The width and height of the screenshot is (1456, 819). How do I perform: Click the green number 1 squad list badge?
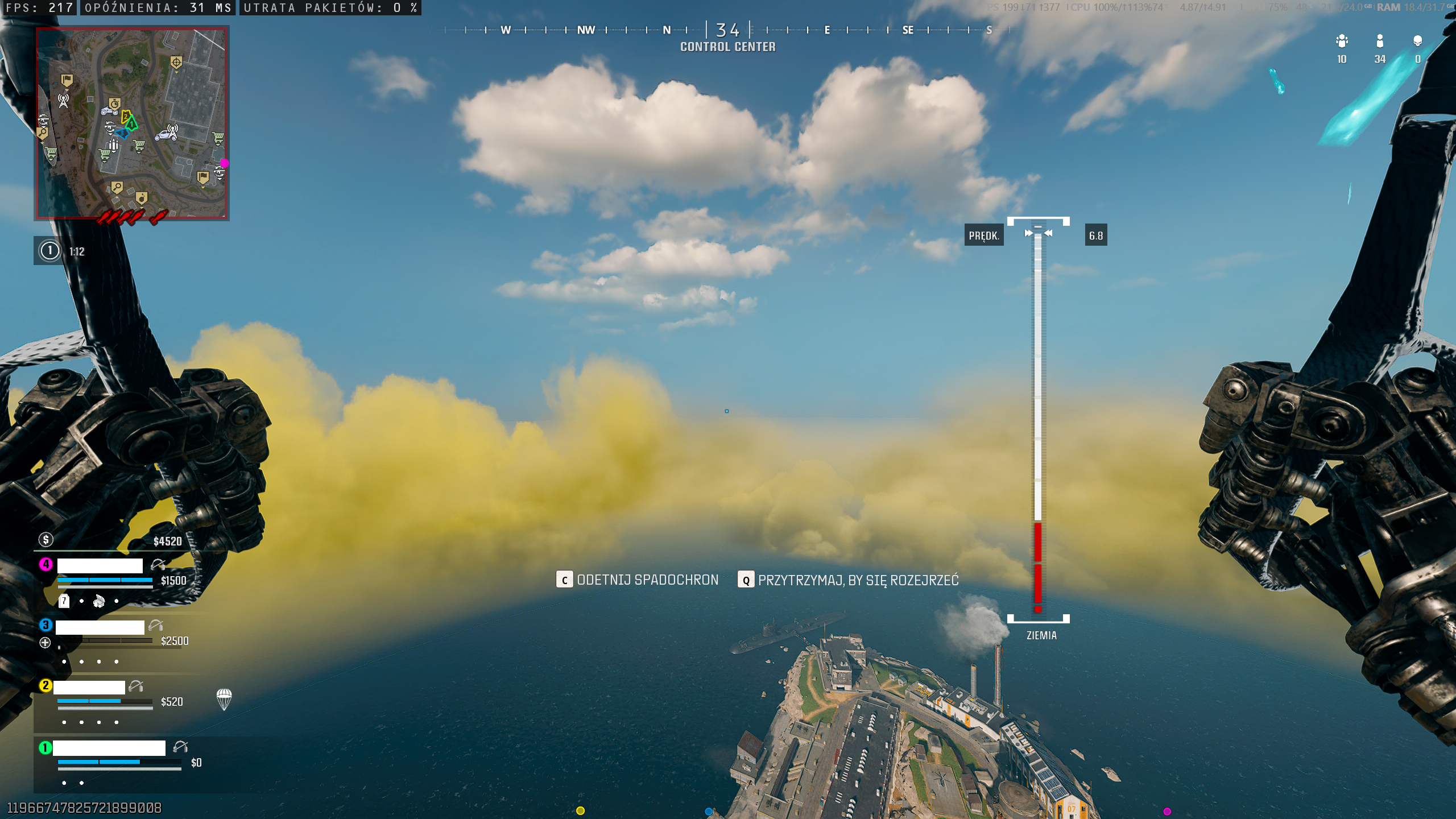[45, 747]
